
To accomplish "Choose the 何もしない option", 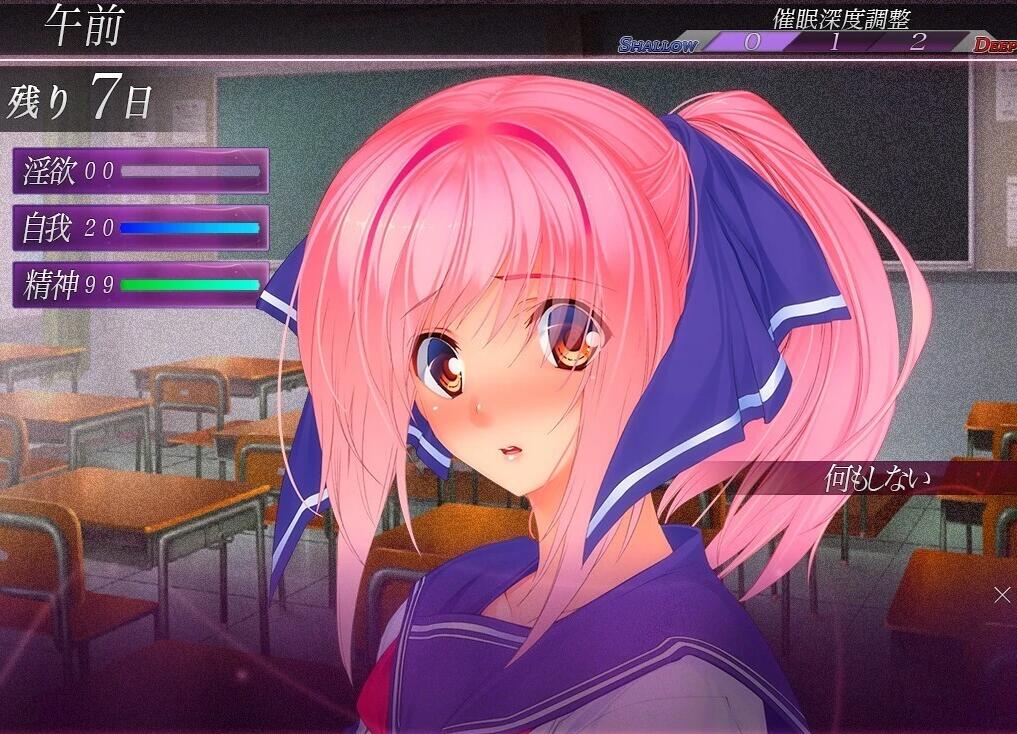I will coord(878,479).
